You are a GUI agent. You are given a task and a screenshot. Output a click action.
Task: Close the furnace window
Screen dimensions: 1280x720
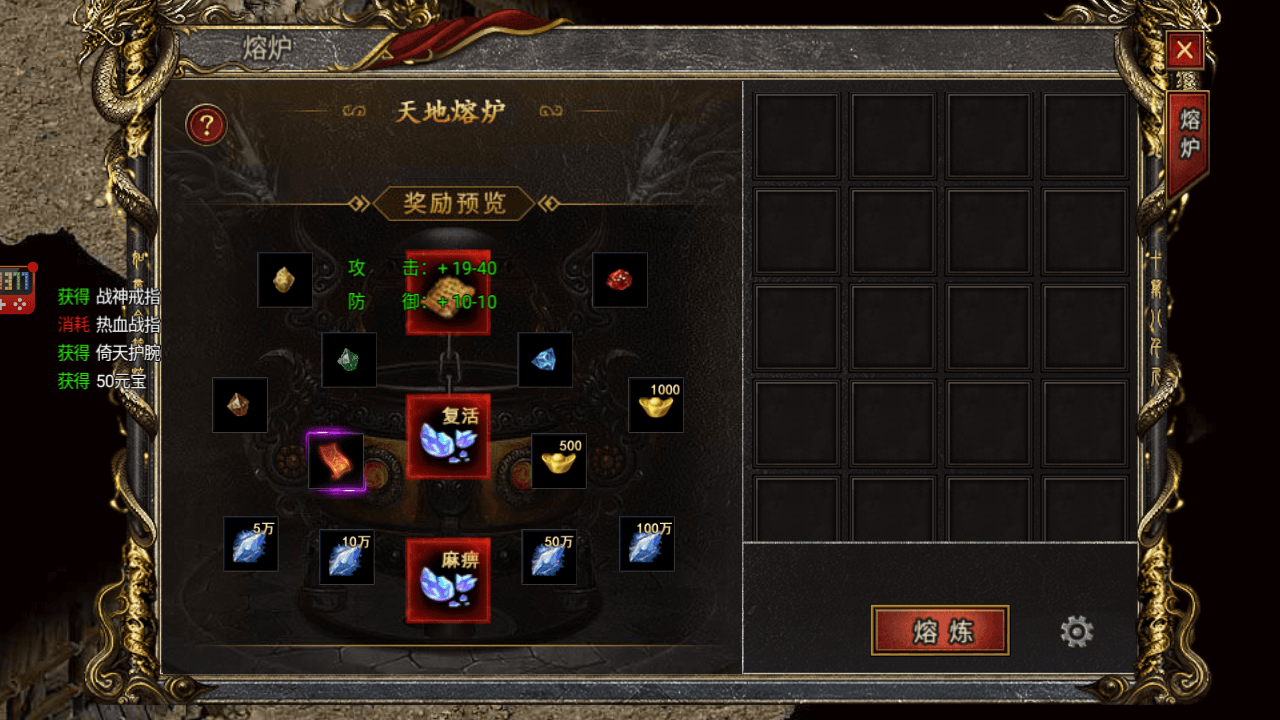click(1185, 50)
